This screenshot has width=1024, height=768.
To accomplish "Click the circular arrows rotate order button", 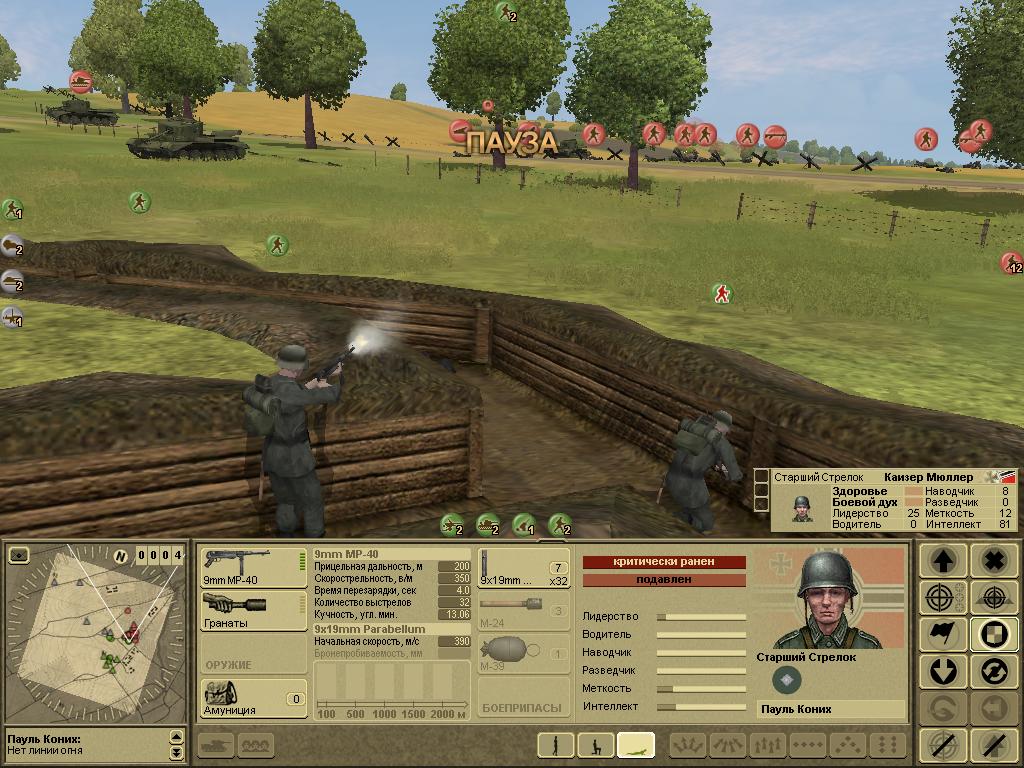I will click(x=994, y=671).
